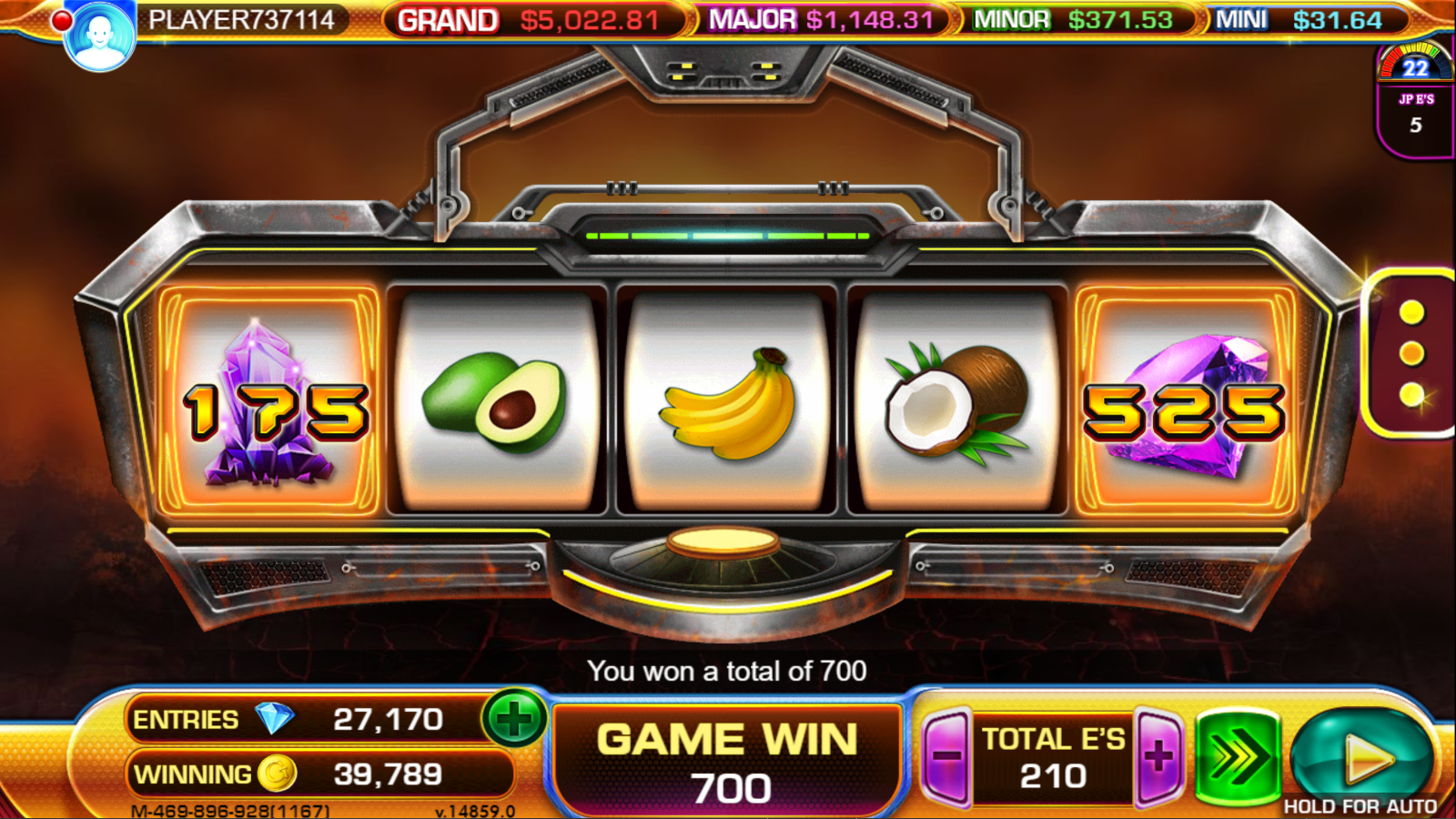The width and height of the screenshot is (1456, 819).
Task: Show the JP E's meter panel
Action: [1415, 100]
